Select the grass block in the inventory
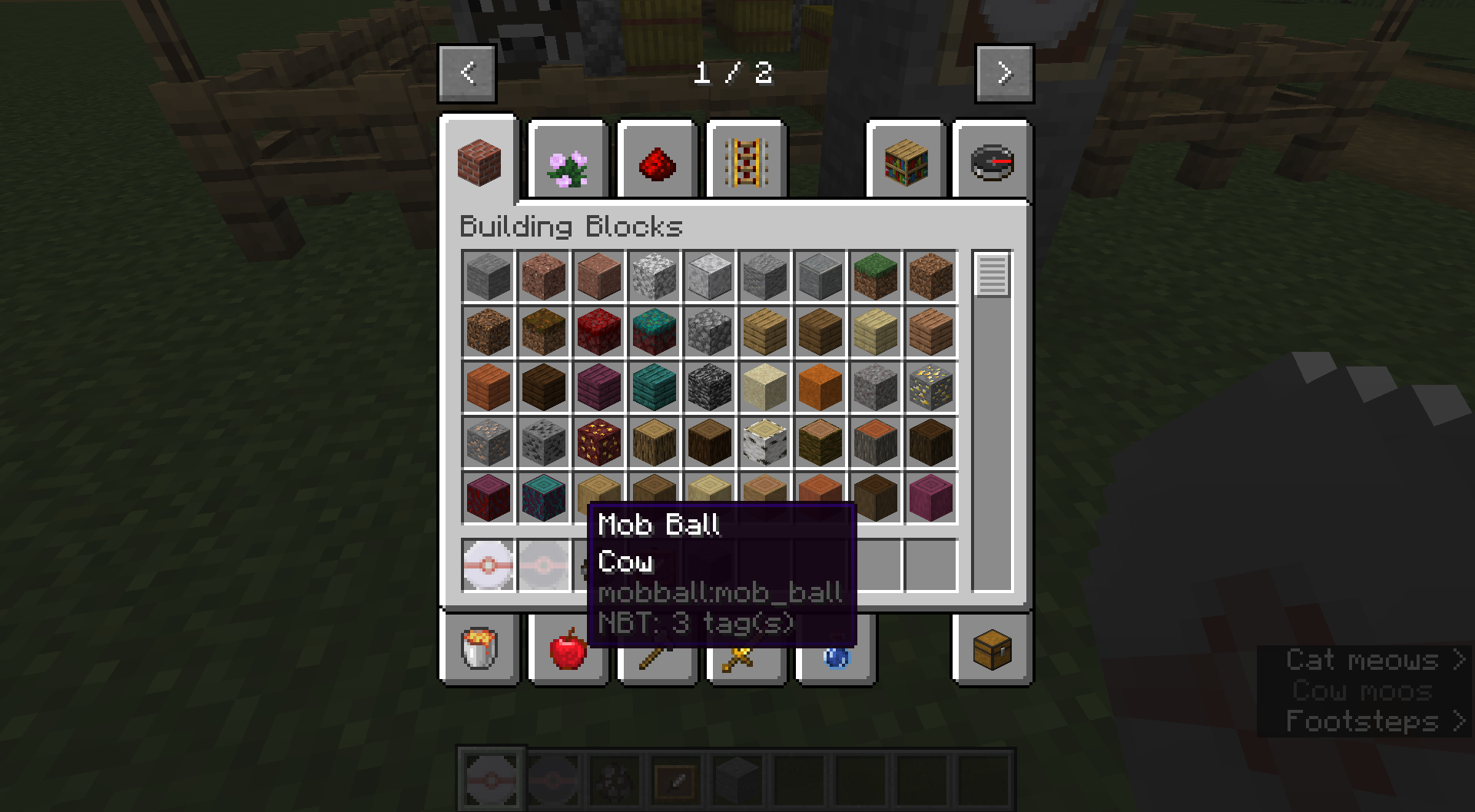The image size is (1475, 812). tap(874, 277)
